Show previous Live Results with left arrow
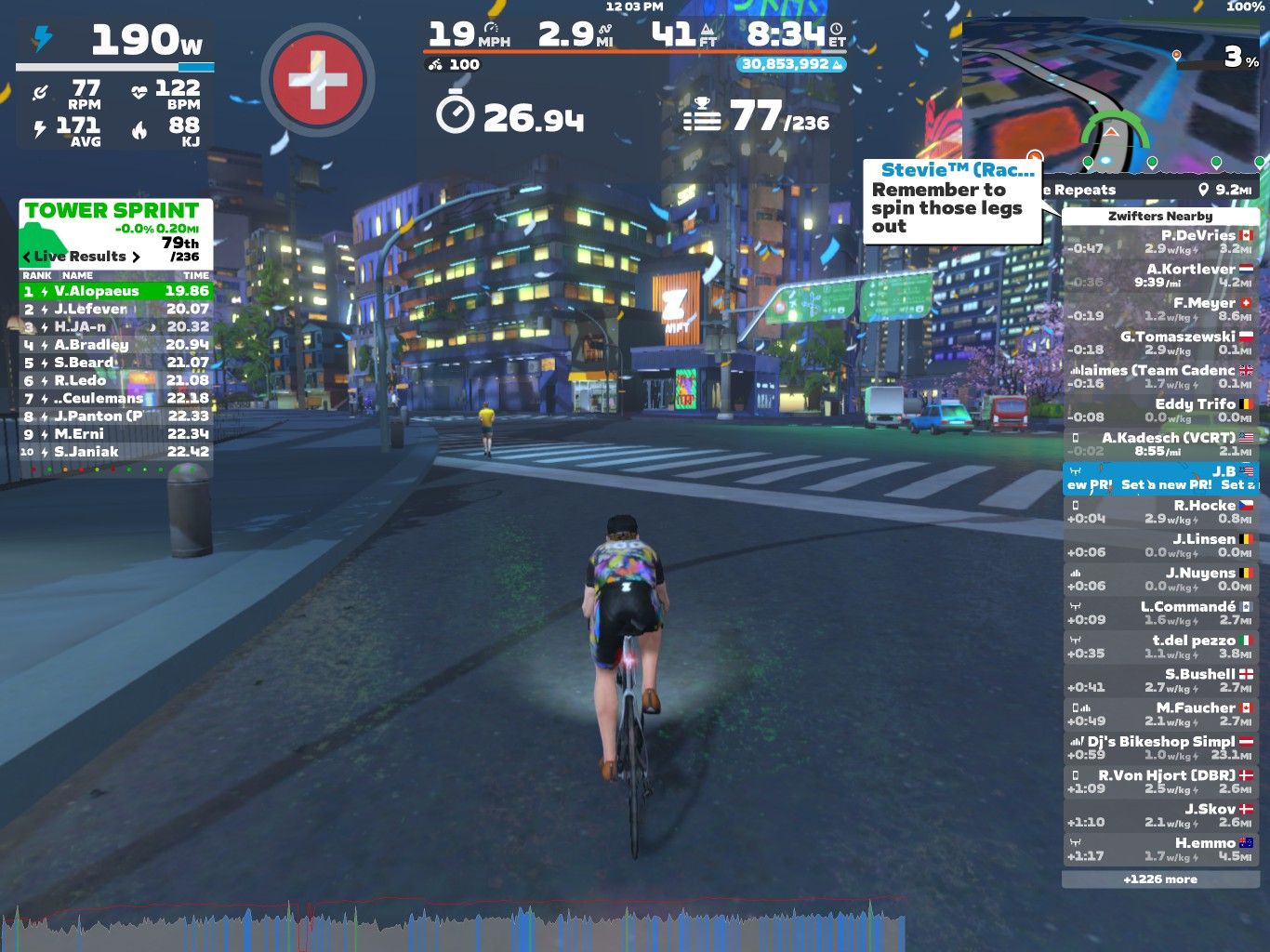1270x952 pixels. (x=27, y=257)
